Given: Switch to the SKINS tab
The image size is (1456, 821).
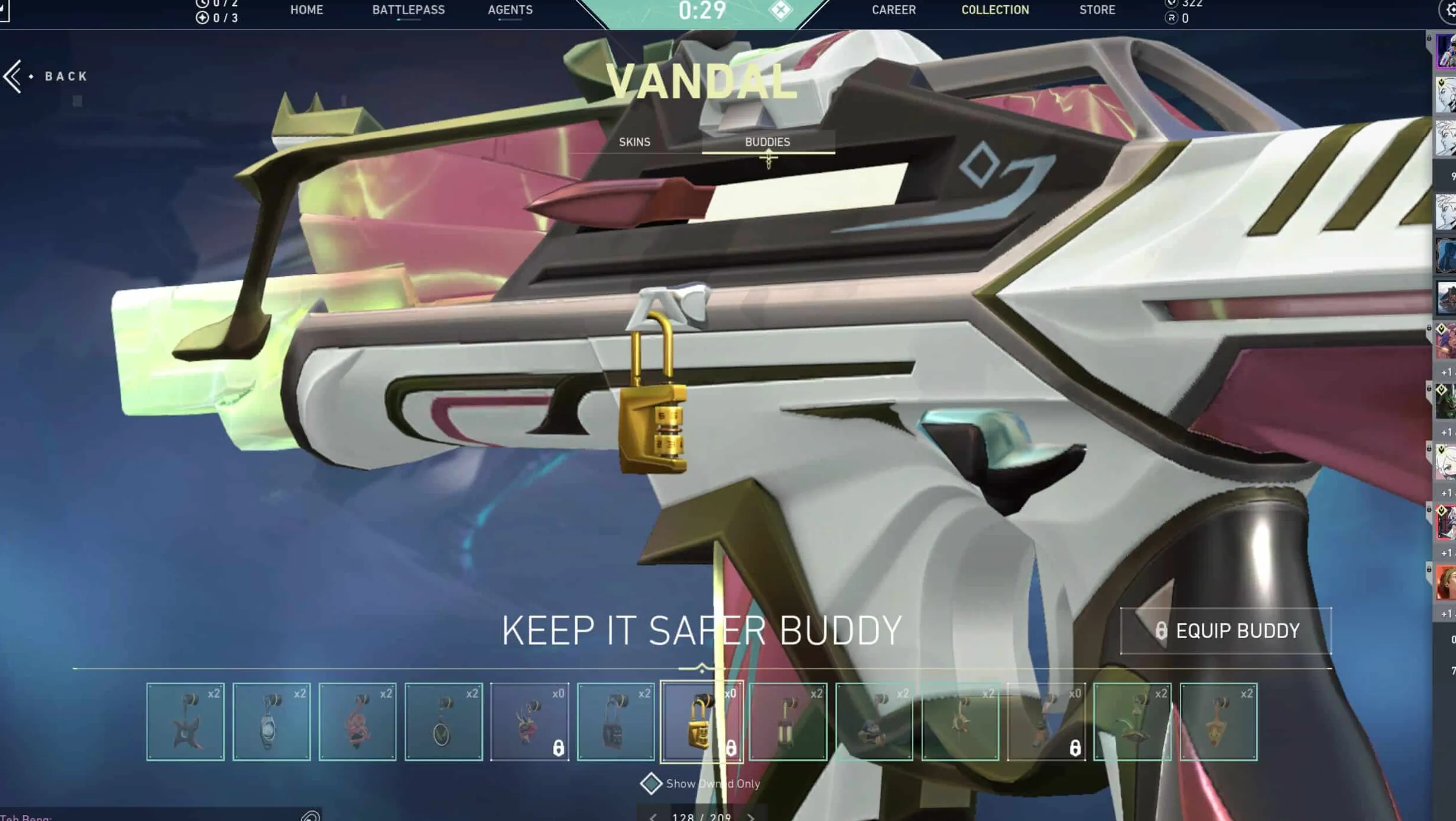Looking at the screenshot, I should [x=635, y=142].
